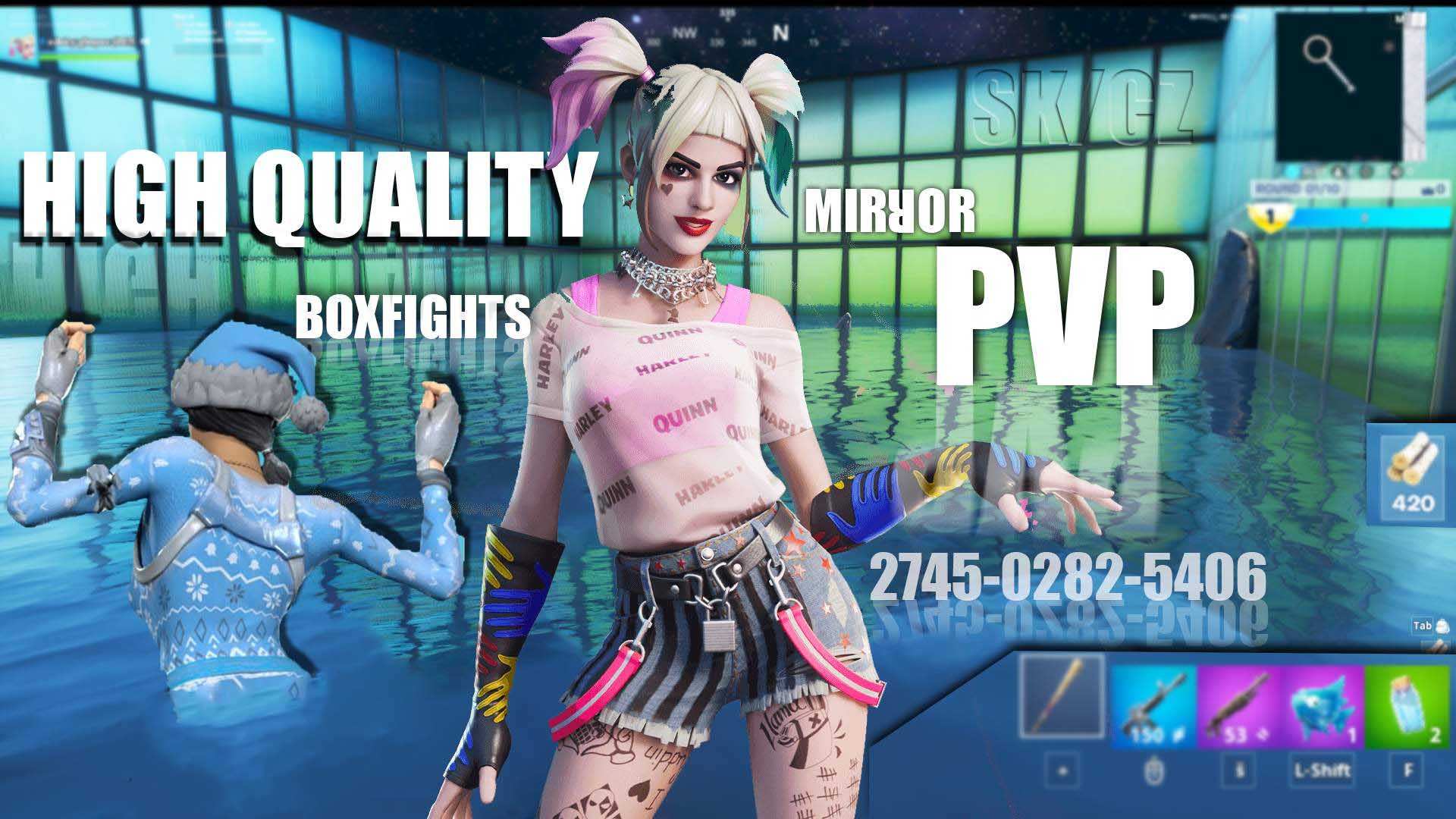
Task: Click the level 1 badge under Round counter
Action: (1269, 218)
